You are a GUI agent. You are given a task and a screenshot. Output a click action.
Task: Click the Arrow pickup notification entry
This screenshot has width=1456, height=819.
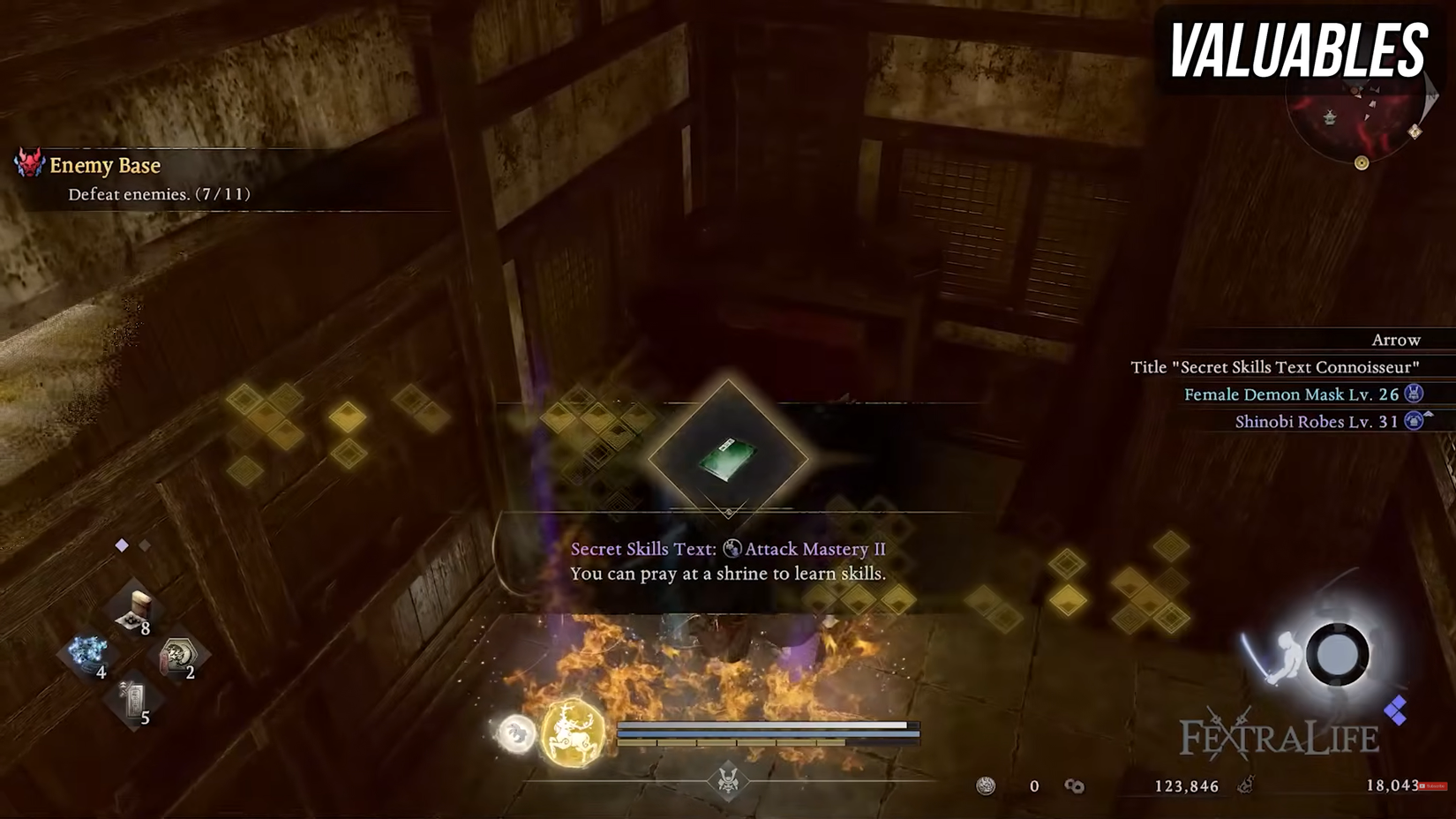(1394, 340)
